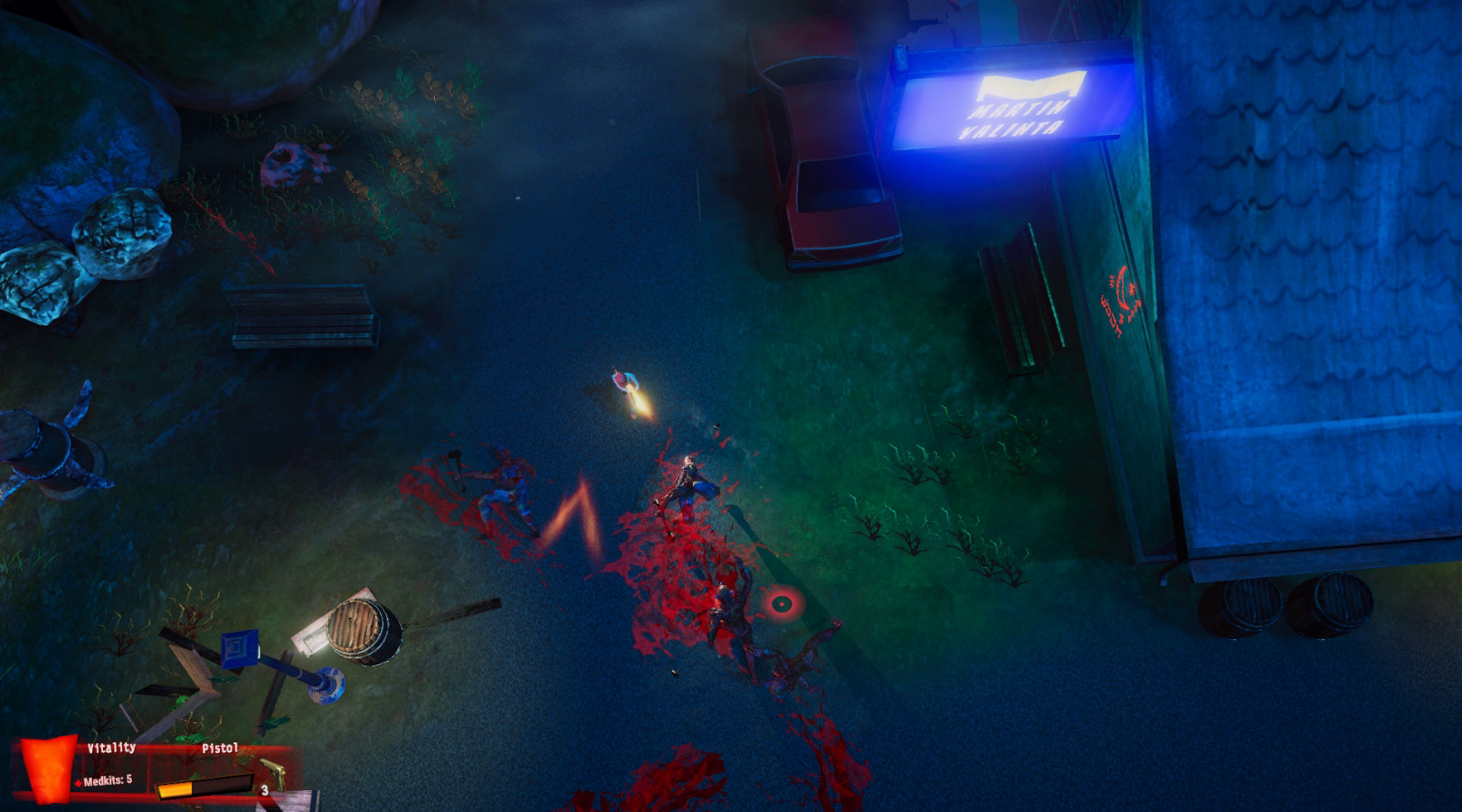Click the wooden barrel near the bottom-left debris
The width and height of the screenshot is (1462, 812).
(x=361, y=628)
